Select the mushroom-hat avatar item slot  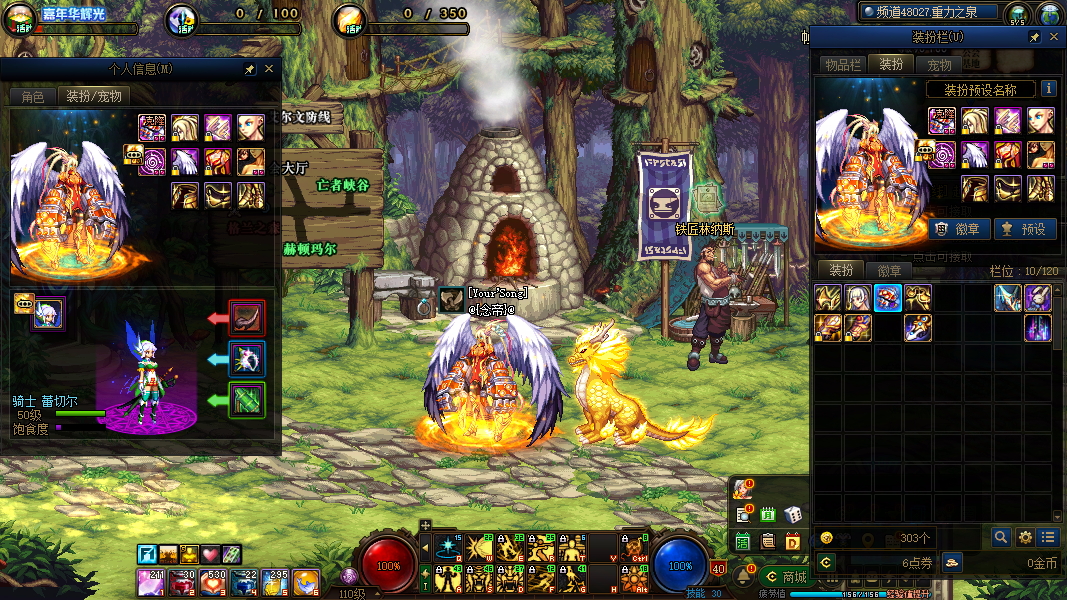click(x=888, y=297)
